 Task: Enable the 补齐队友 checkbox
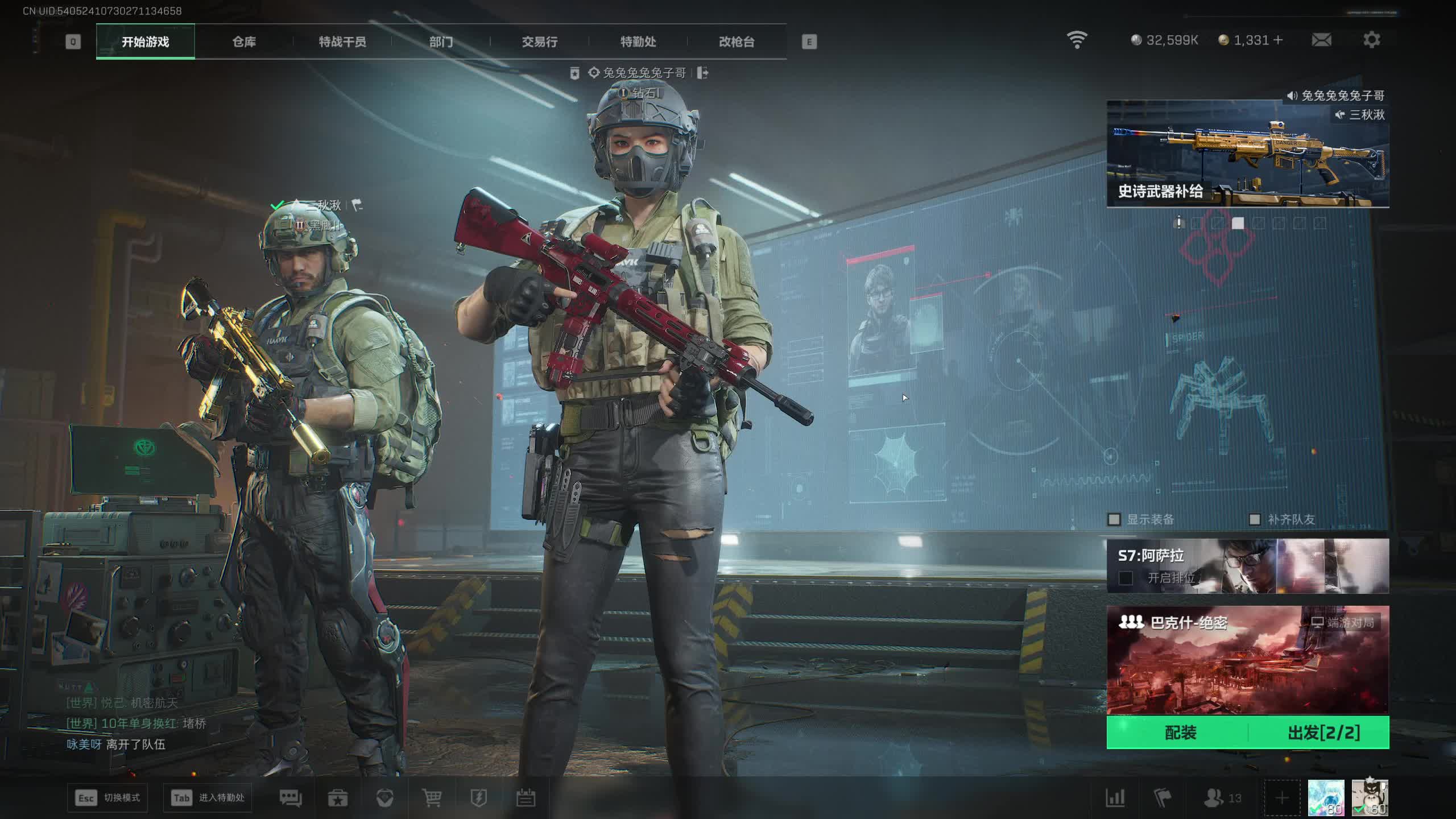1255,519
